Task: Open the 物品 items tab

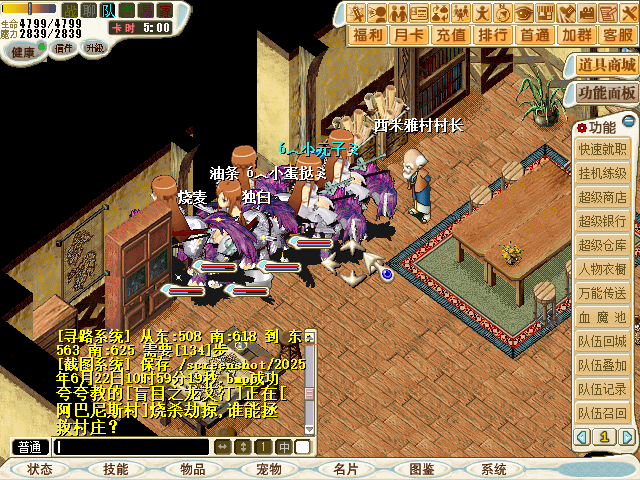Action: tap(193, 469)
